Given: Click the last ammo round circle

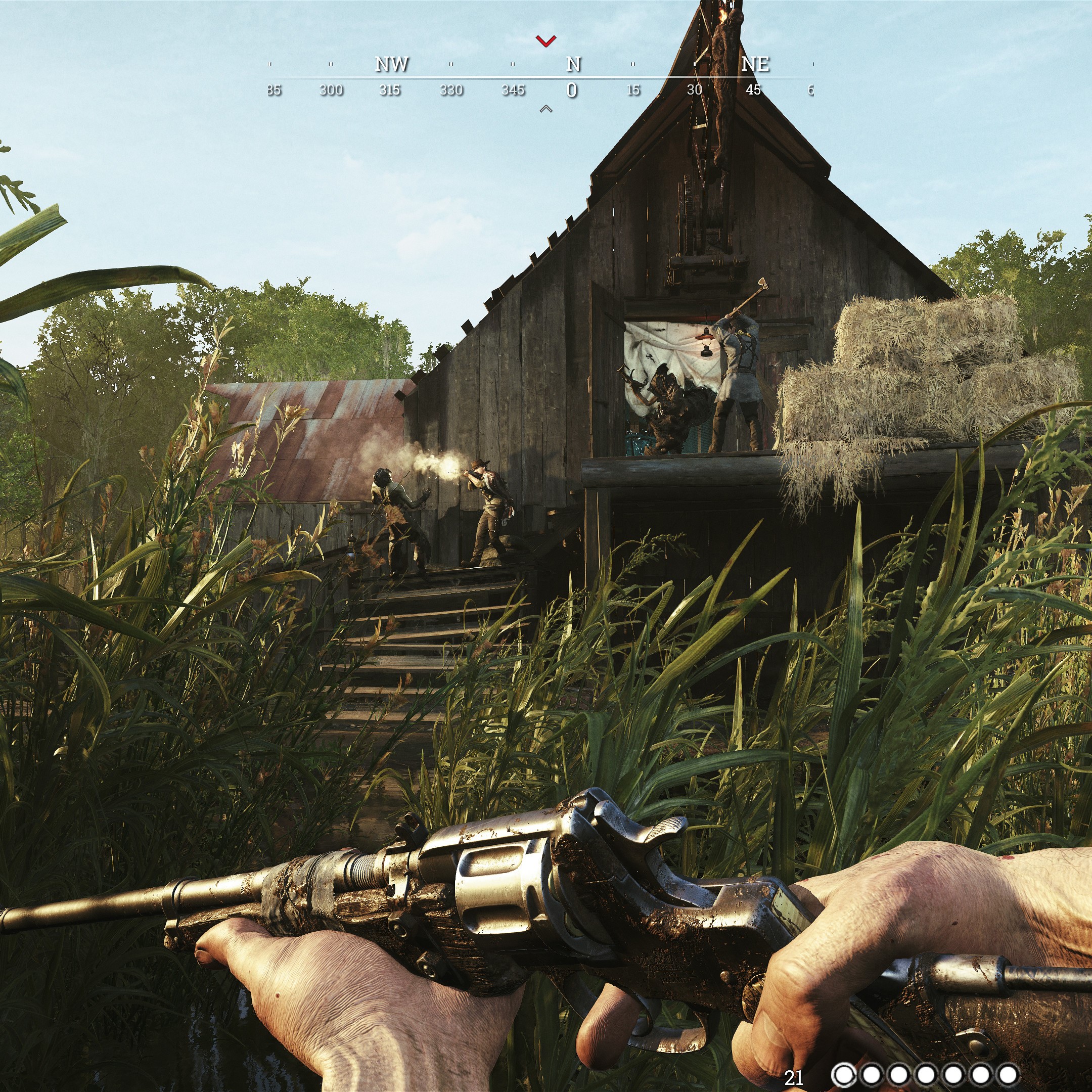Looking at the screenshot, I should coord(1008,1074).
